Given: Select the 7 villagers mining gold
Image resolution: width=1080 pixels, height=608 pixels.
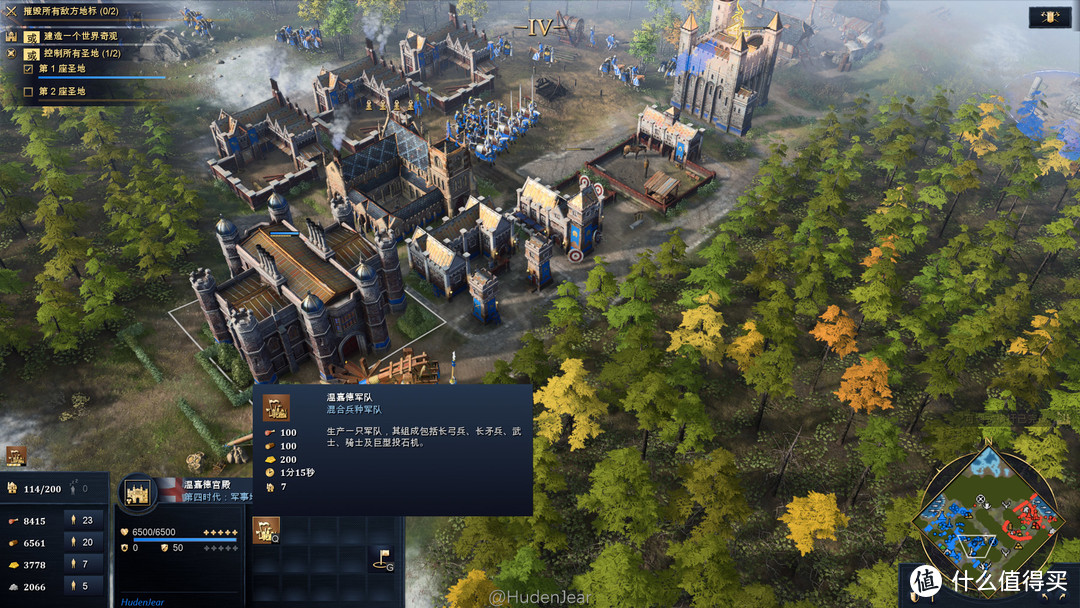Looking at the screenshot, I should (x=79, y=564).
